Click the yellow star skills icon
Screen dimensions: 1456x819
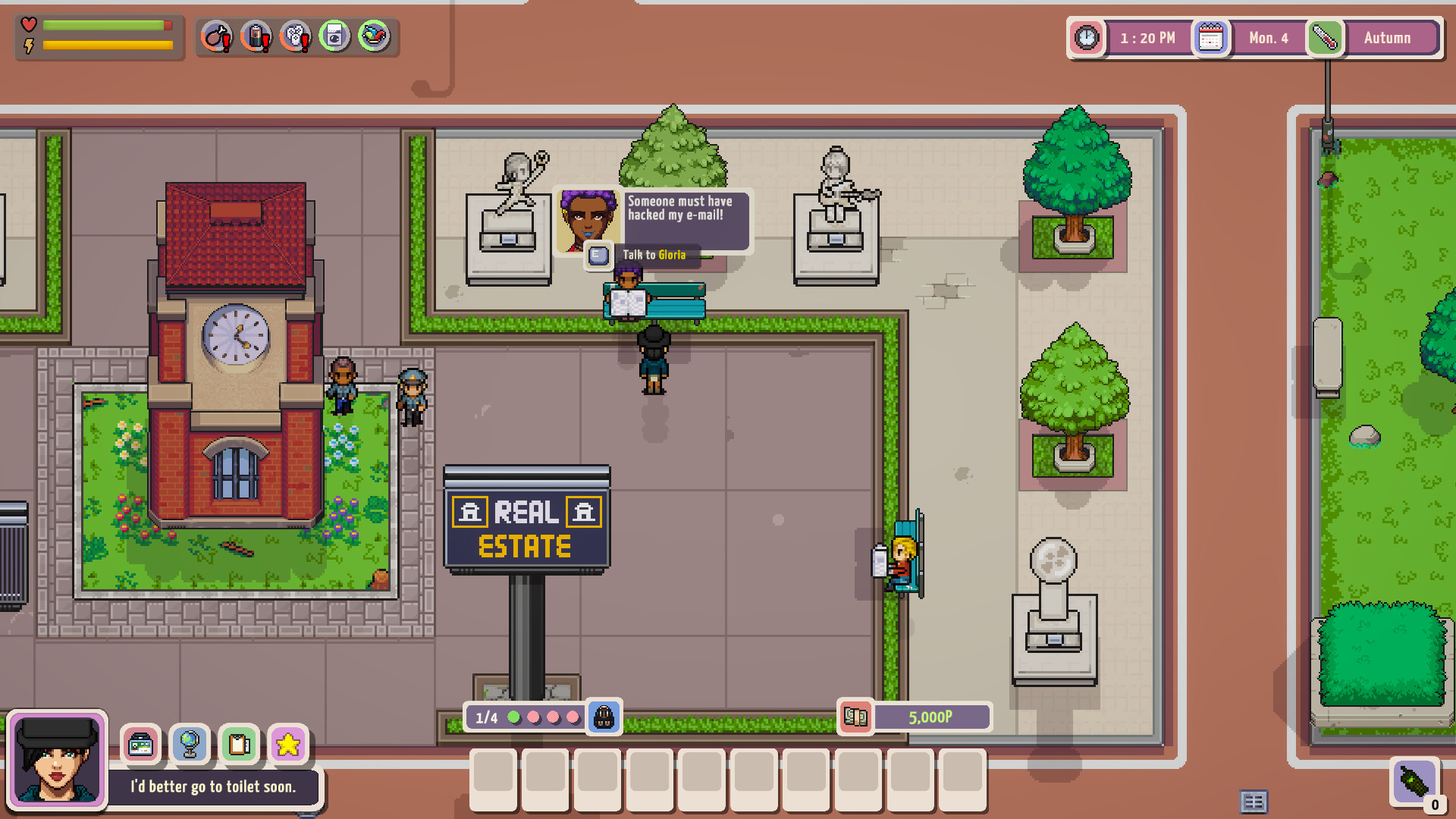click(x=288, y=745)
